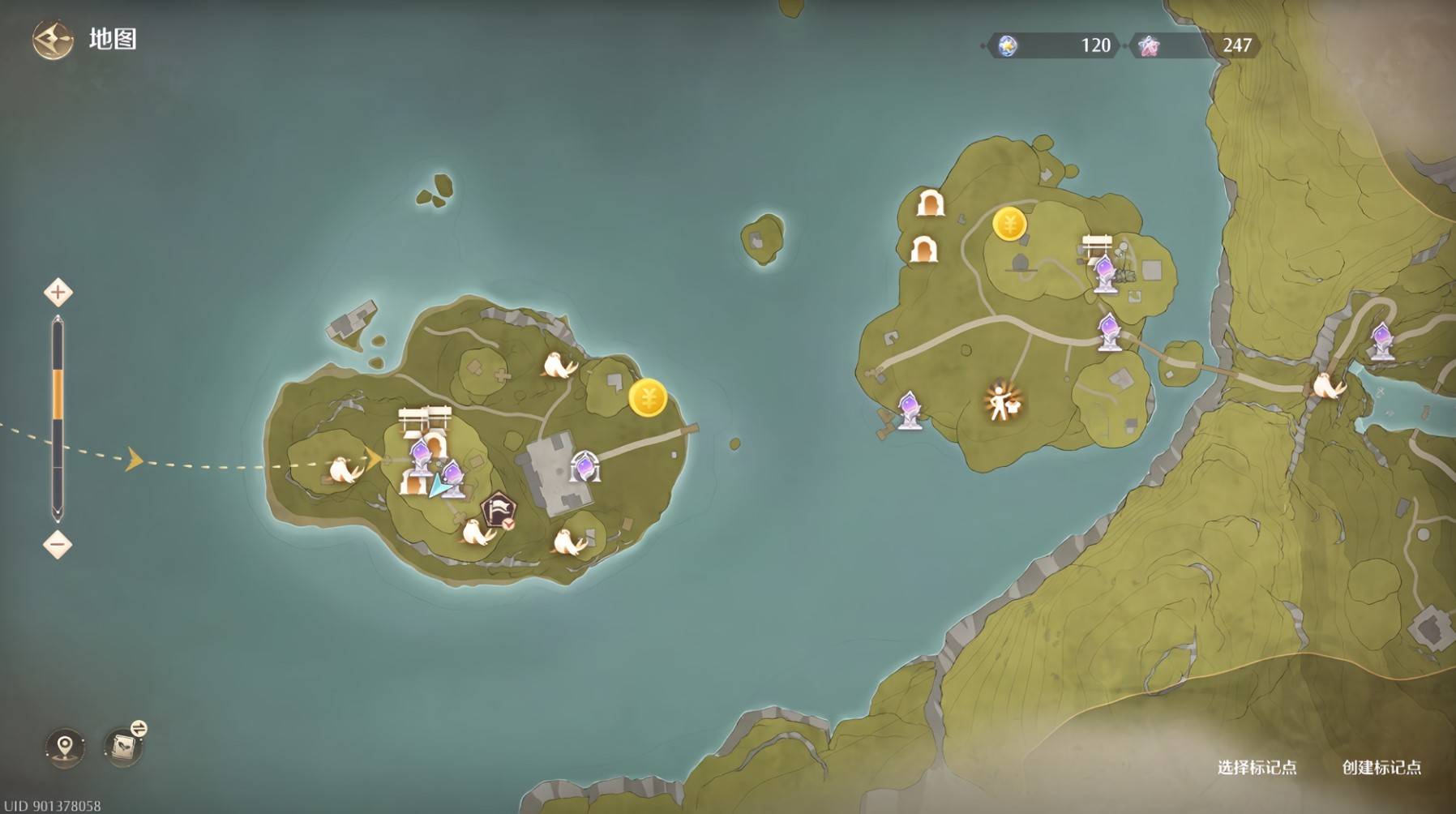Choose 选择标记点 option
Image resolution: width=1456 pixels, height=814 pixels.
1256,767
